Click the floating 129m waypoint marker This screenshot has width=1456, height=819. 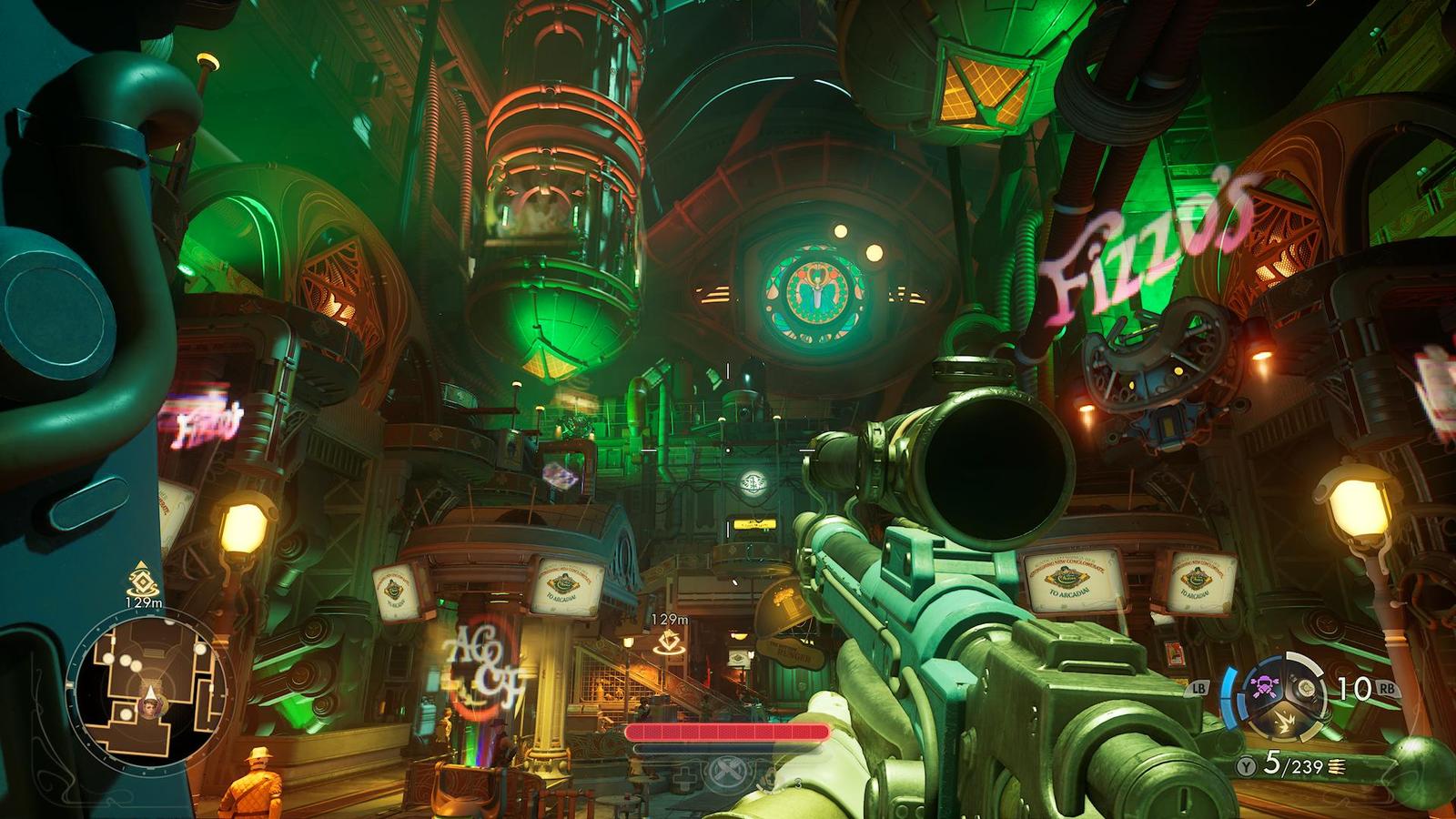point(671,643)
